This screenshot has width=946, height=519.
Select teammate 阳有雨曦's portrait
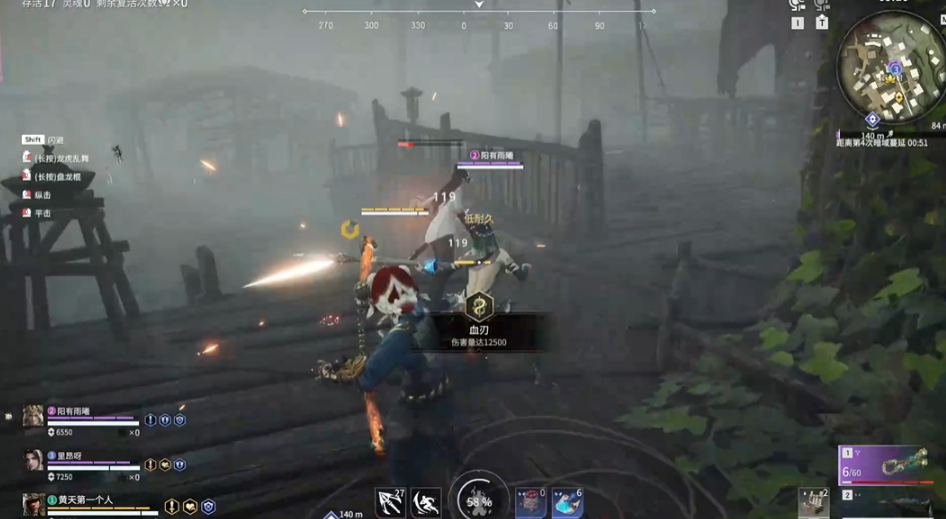tap(33, 416)
